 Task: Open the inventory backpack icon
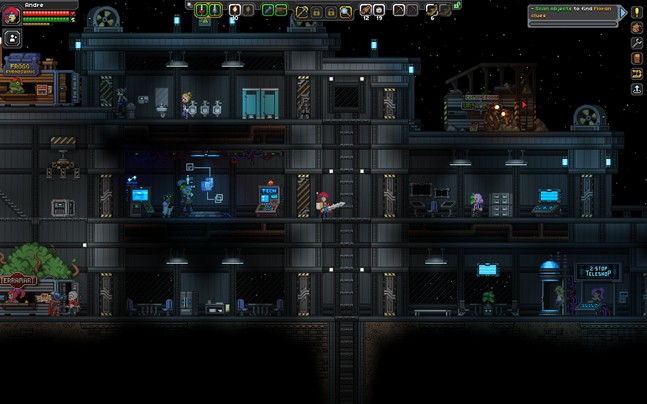pos(637,28)
